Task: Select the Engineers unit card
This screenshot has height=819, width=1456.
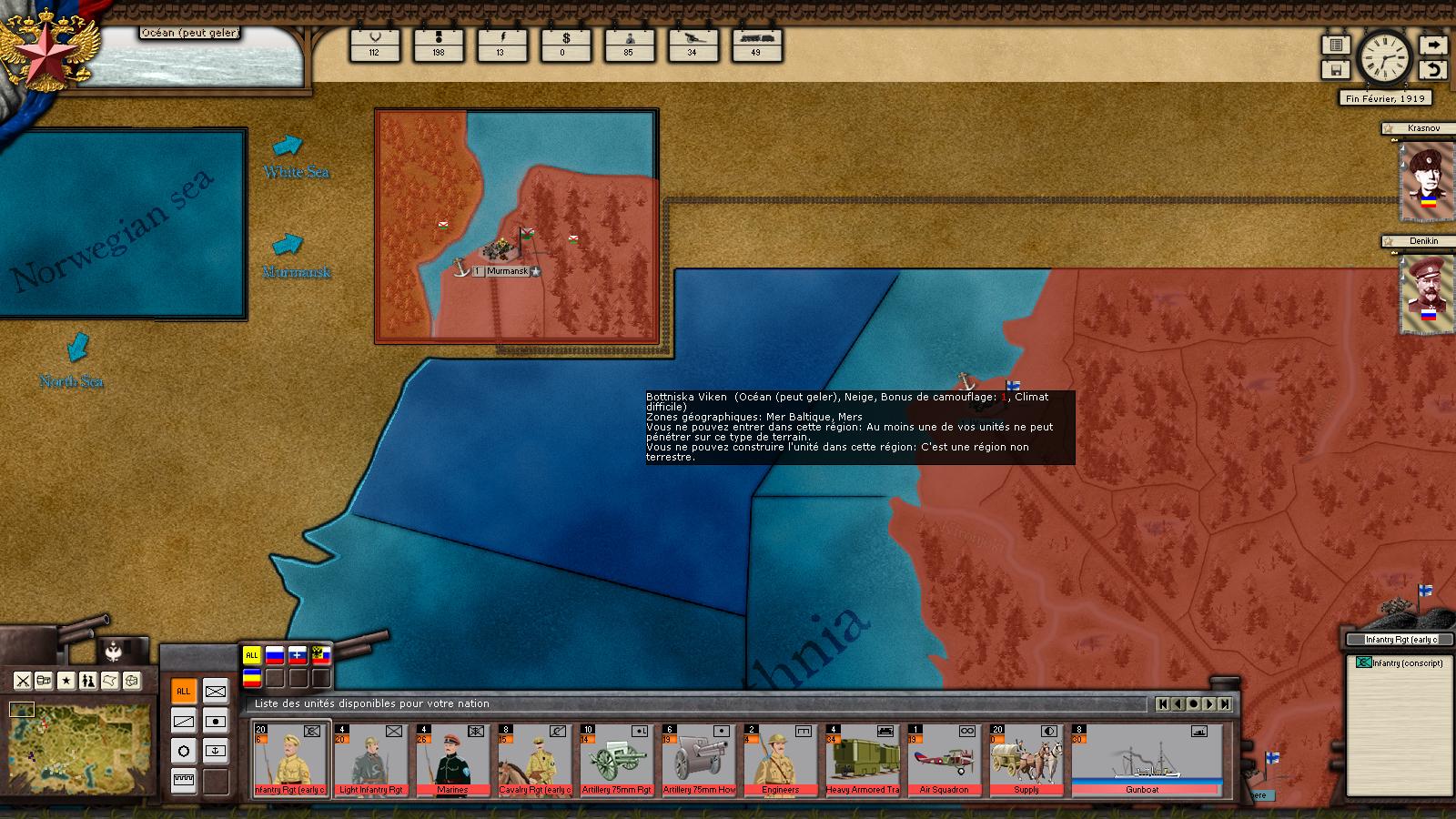Action: [780, 761]
